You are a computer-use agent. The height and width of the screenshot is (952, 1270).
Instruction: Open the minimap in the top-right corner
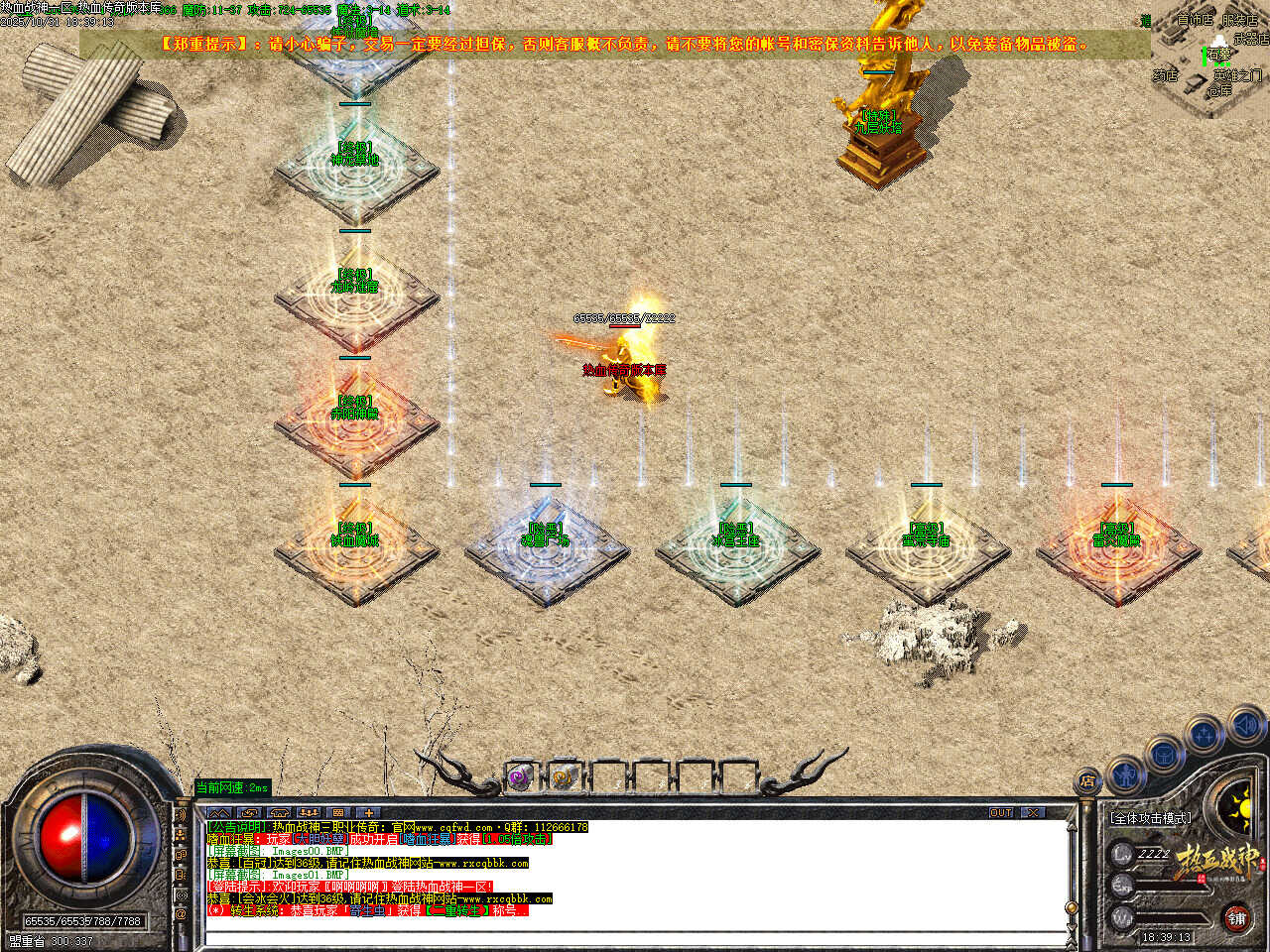pyautogui.click(x=1208, y=61)
